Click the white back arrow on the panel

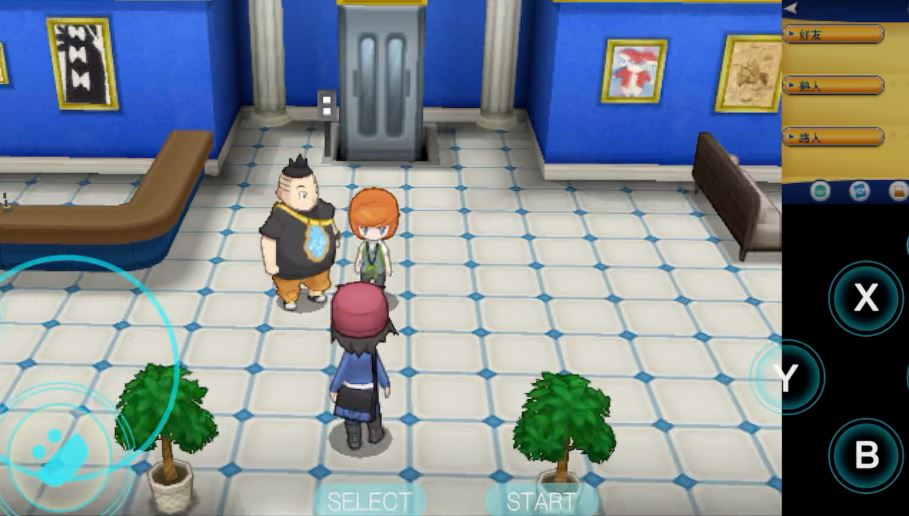pos(791,8)
